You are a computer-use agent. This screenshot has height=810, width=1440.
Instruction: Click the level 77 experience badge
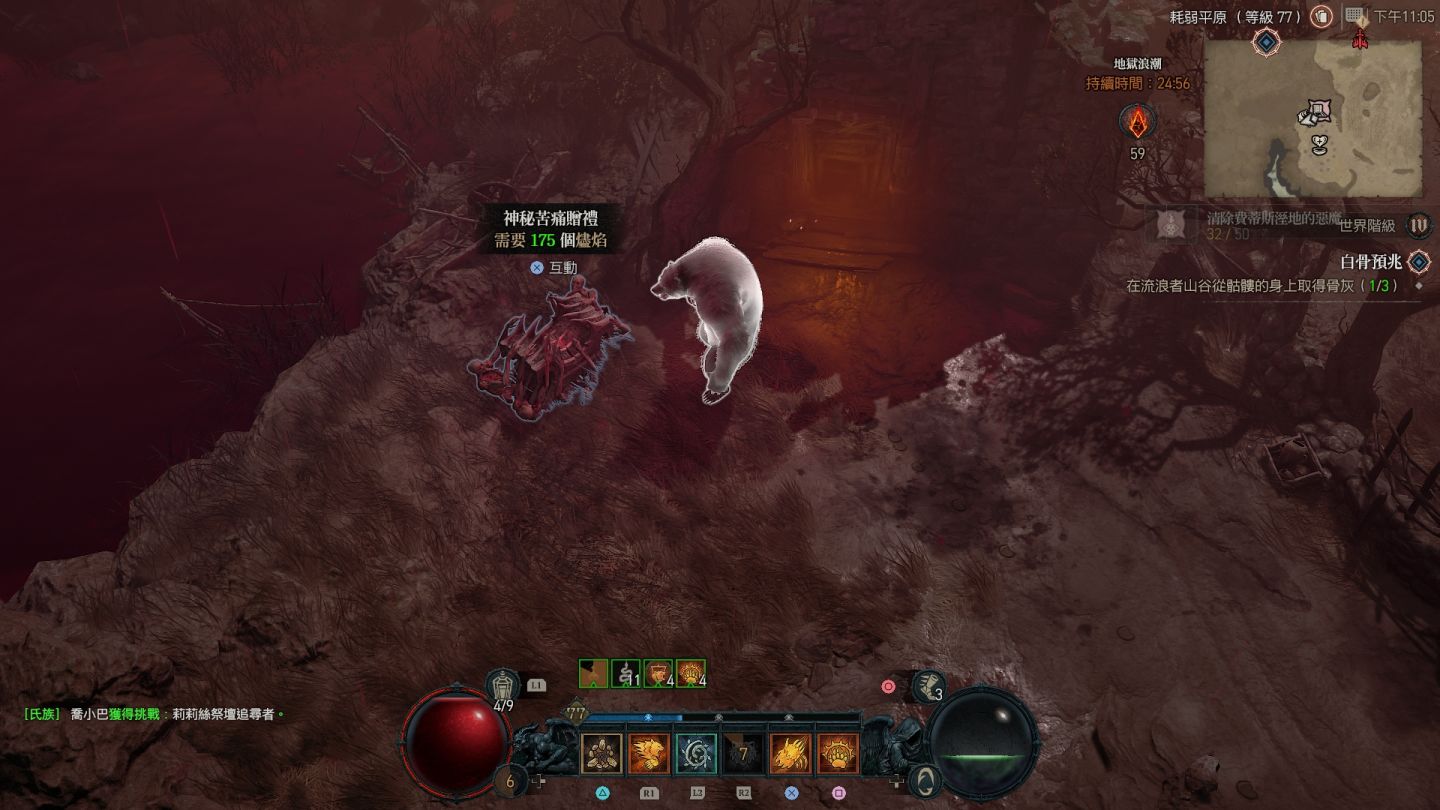[576, 714]
